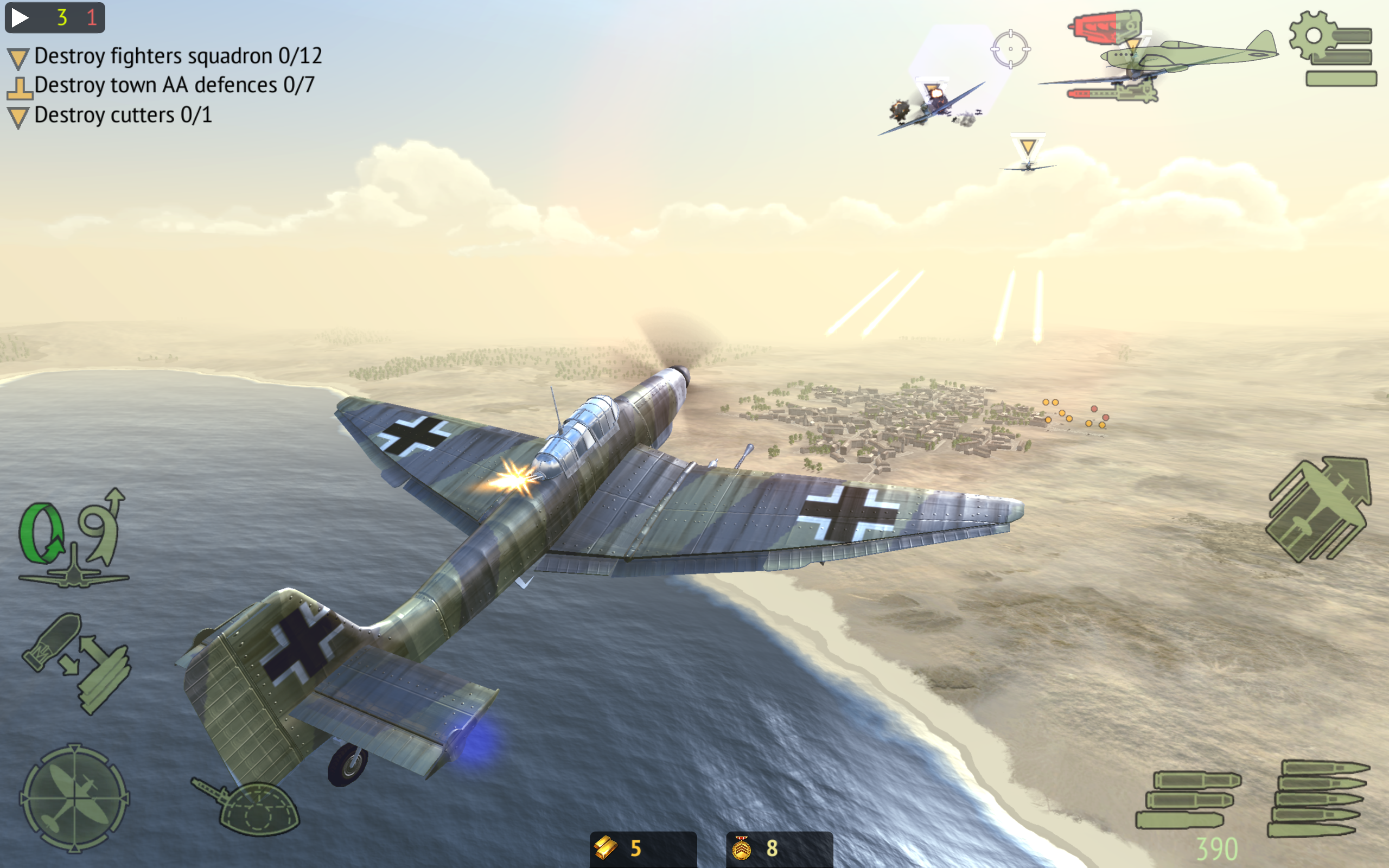Select the "Destroy cutters" objective

pos(123,116)
